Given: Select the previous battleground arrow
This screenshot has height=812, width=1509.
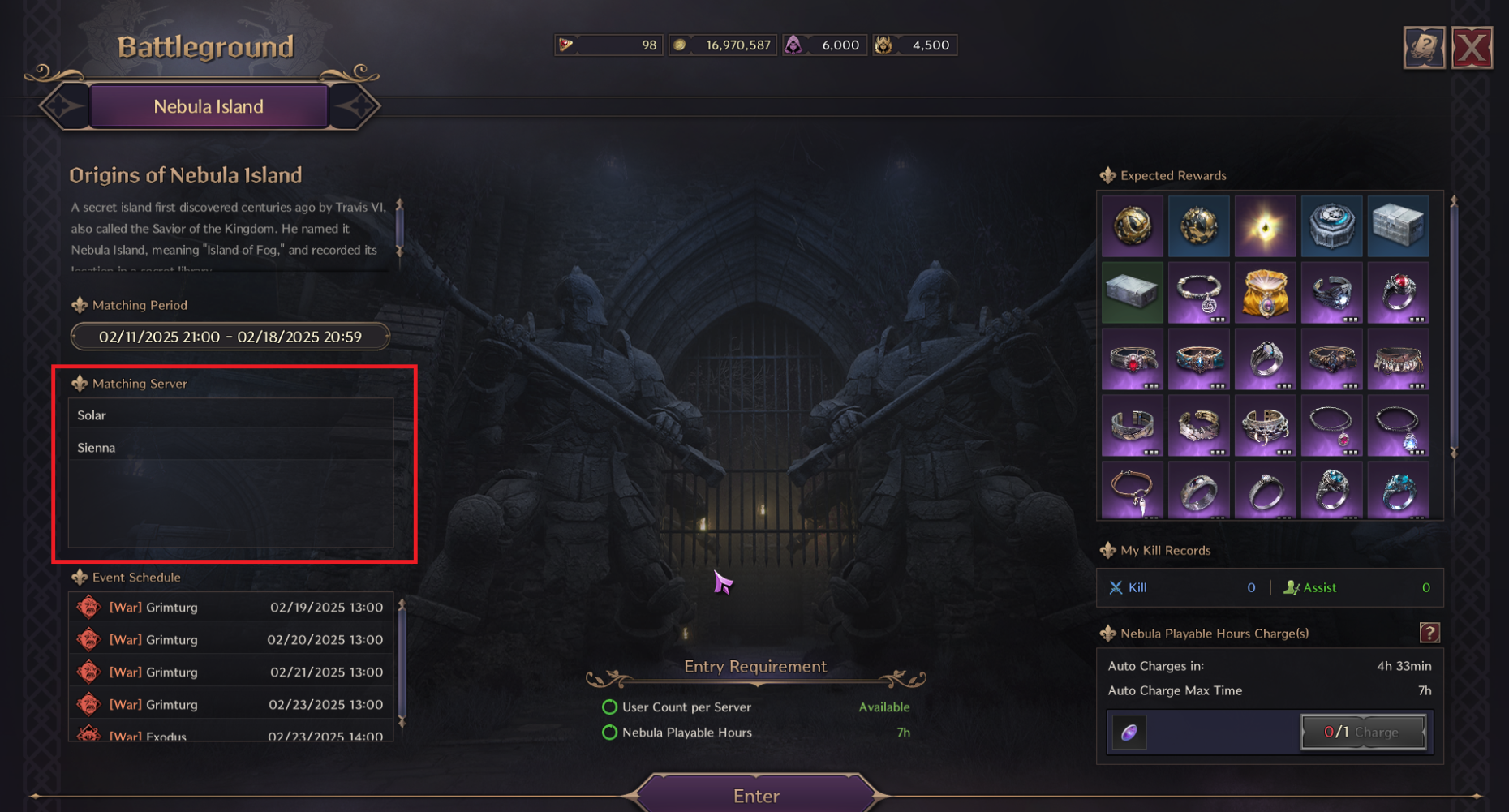Looking at the screenshot, I should point(64,105).
